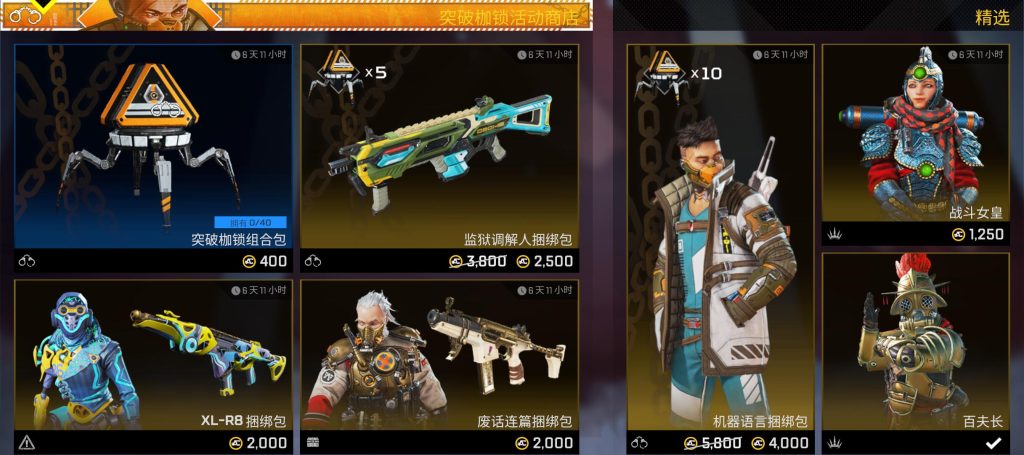Open the 机器语言捆绑包 featured bundle
Viewport: 1024px width, 455px height.
720,240
